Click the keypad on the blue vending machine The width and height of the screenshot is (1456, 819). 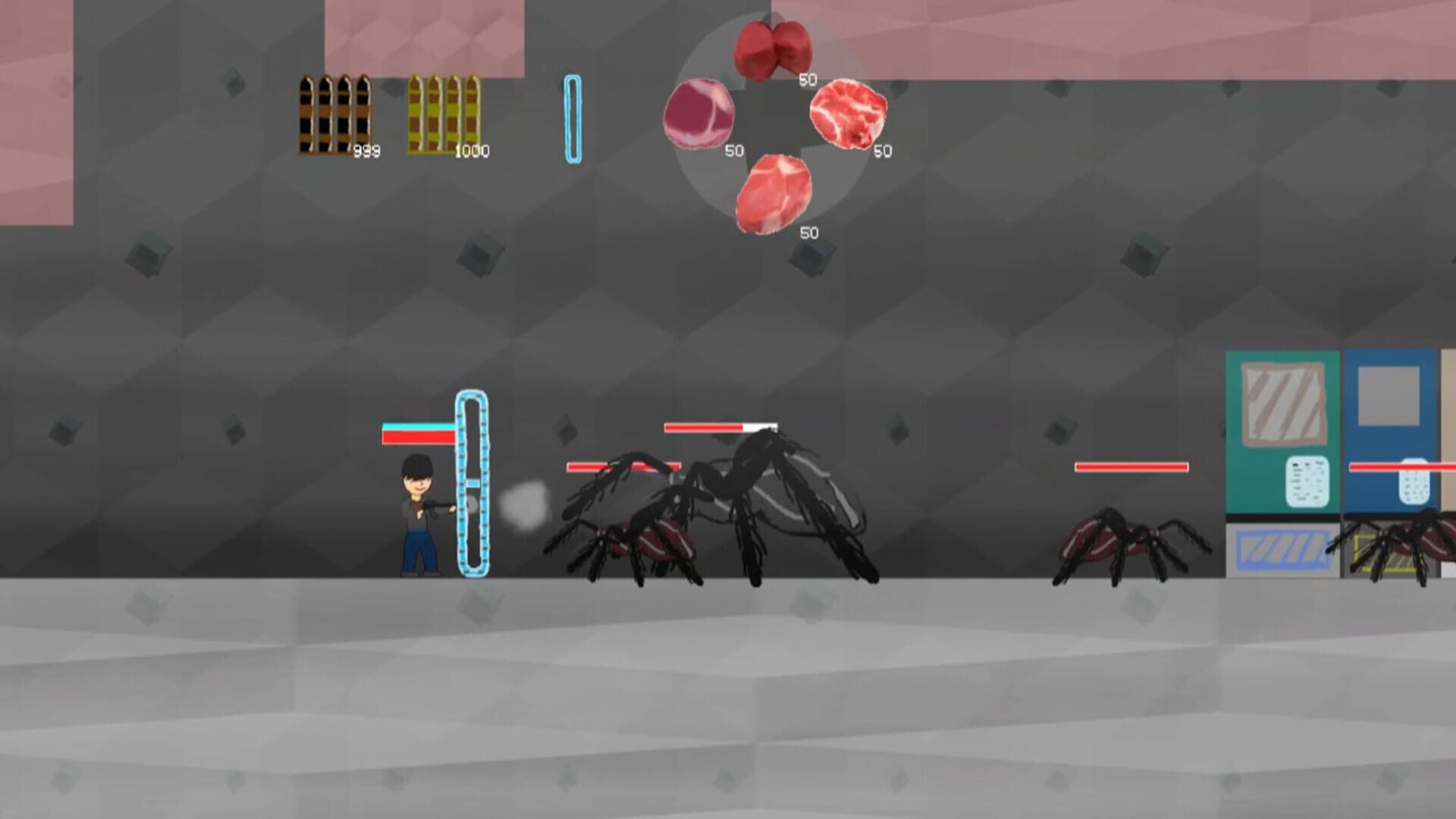(x=1414, y=482)
